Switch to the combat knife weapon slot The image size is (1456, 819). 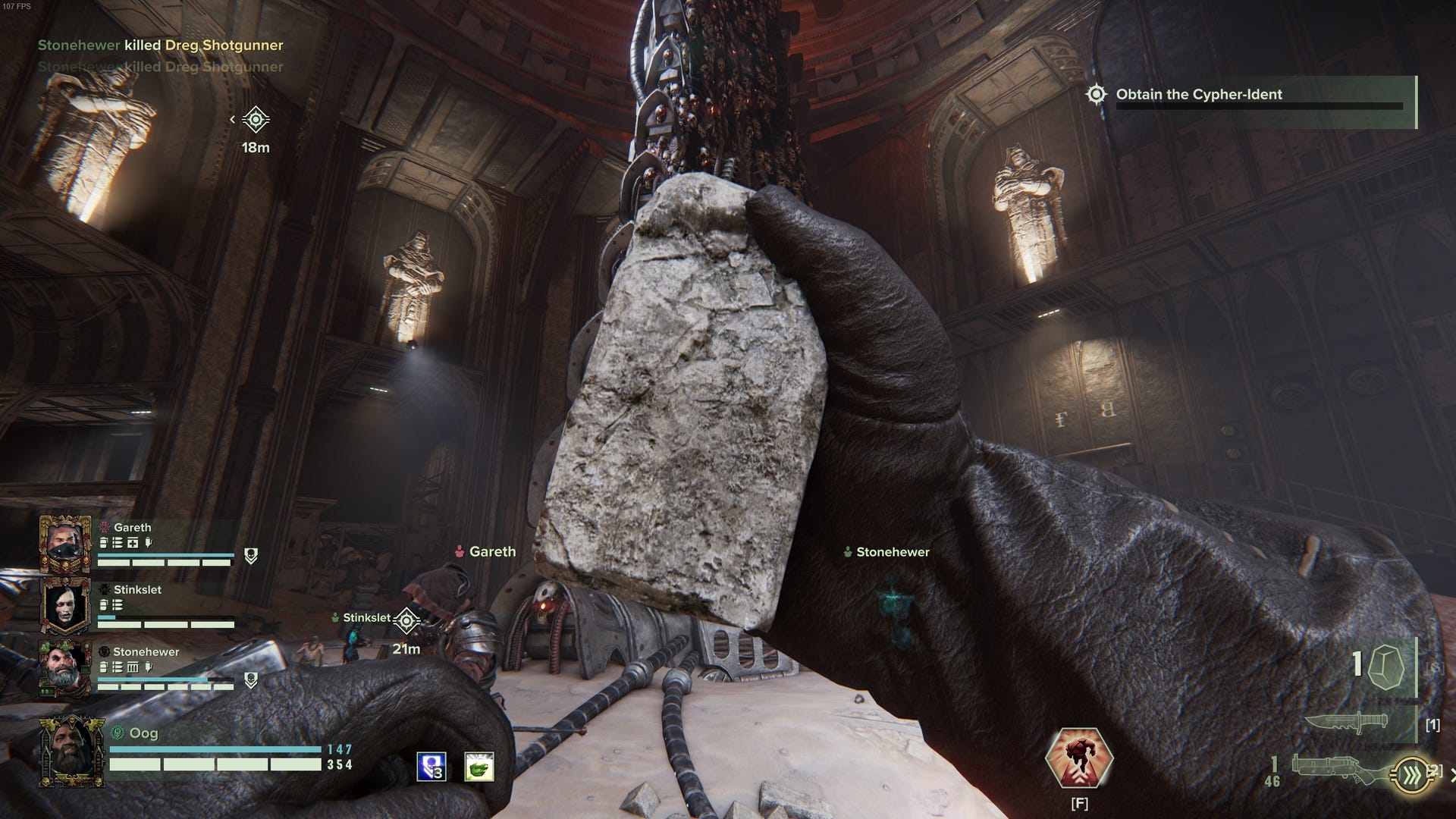point(1346,723)
